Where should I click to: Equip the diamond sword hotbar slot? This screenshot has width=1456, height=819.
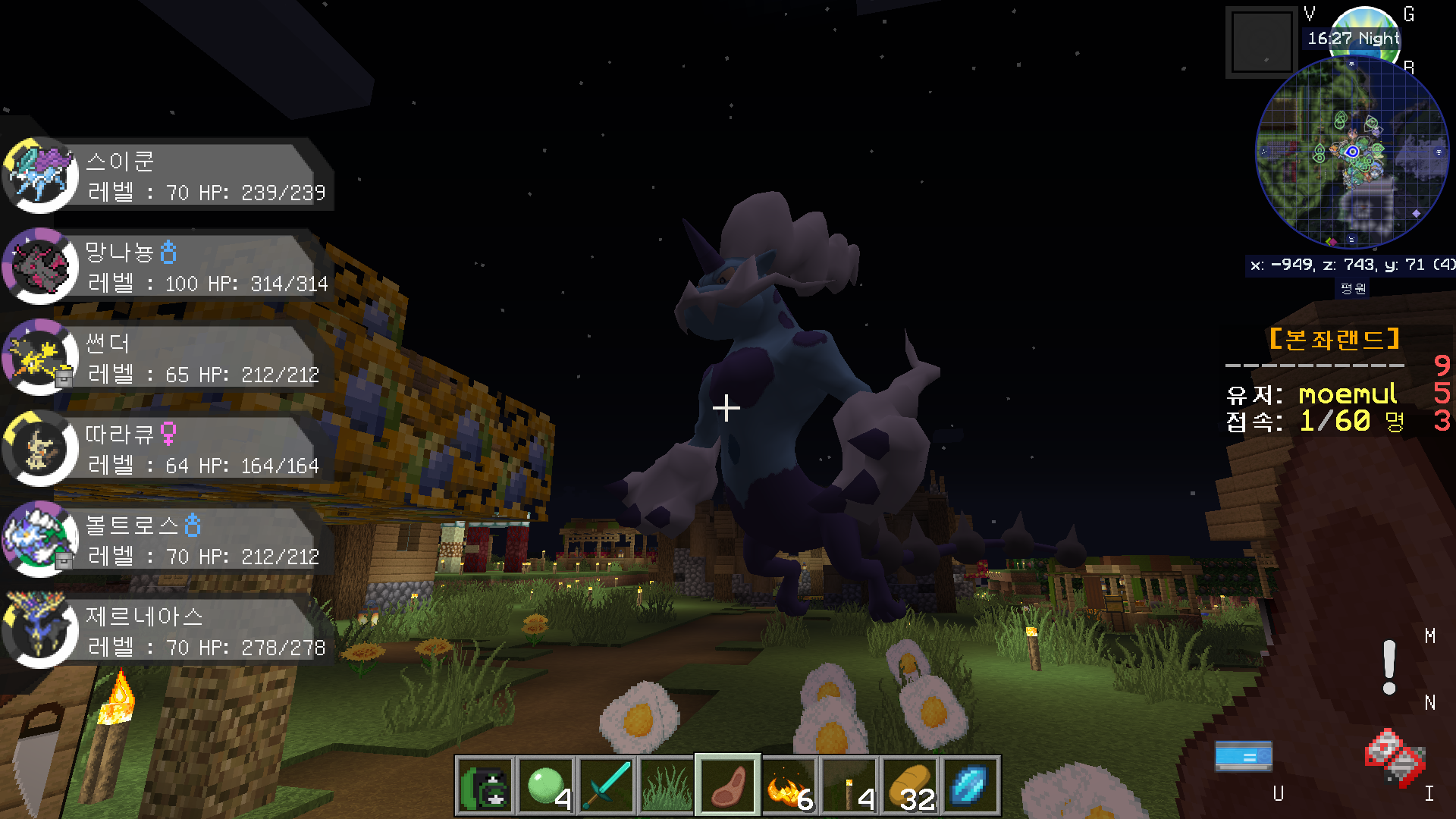(x=607, y=786)
